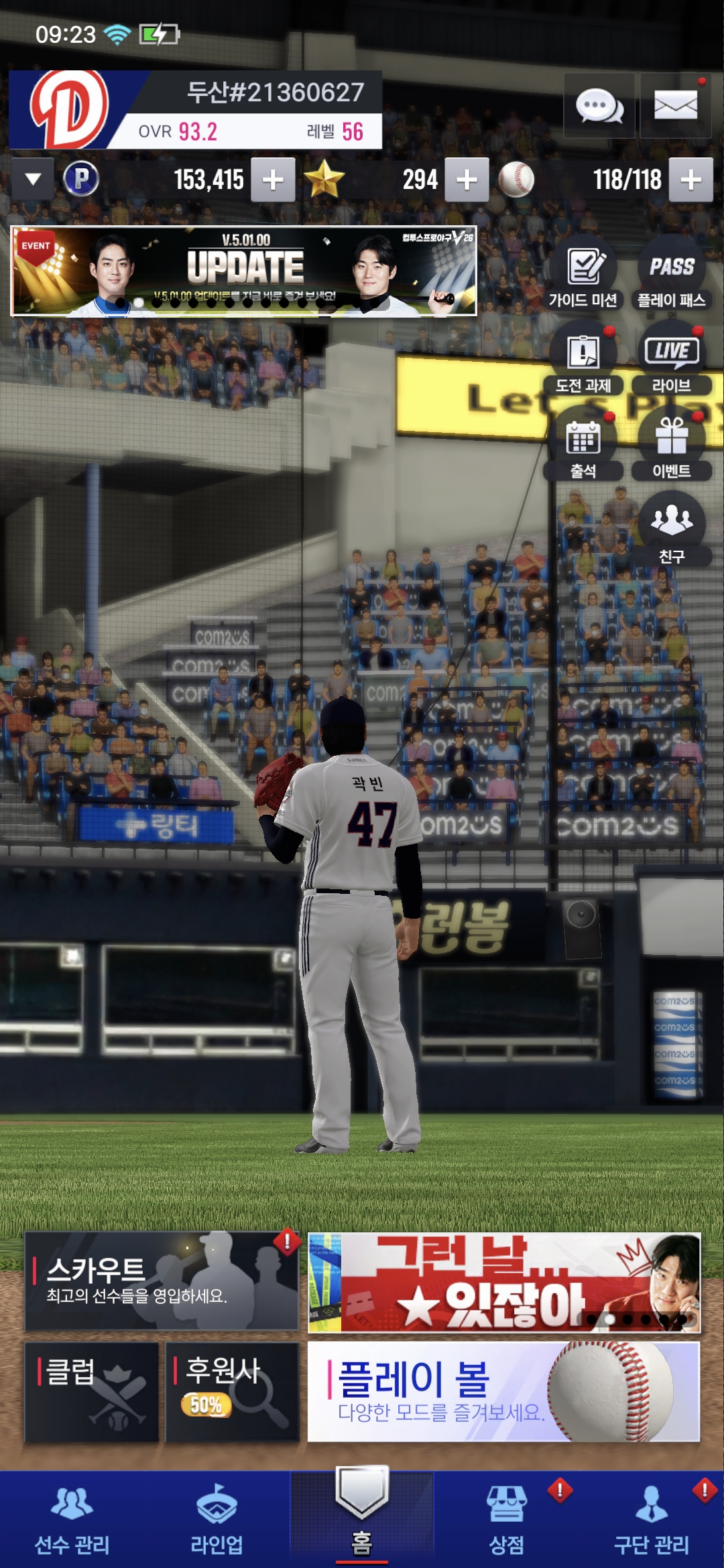Switch to the 상점 shop tab
724x1568 pixels.
coord(507,1520)
